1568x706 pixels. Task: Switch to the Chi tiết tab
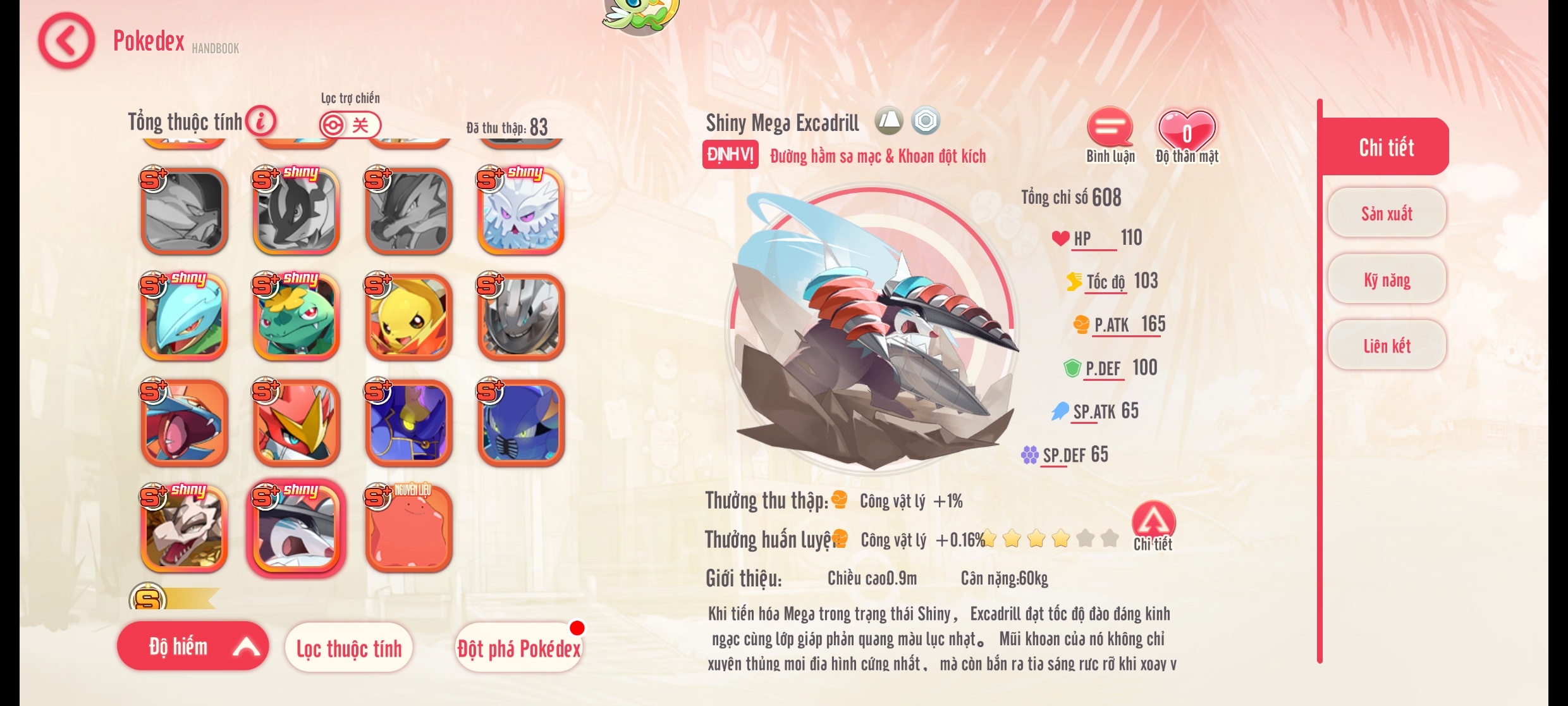pyautogui.click(x=1386, y=147)
